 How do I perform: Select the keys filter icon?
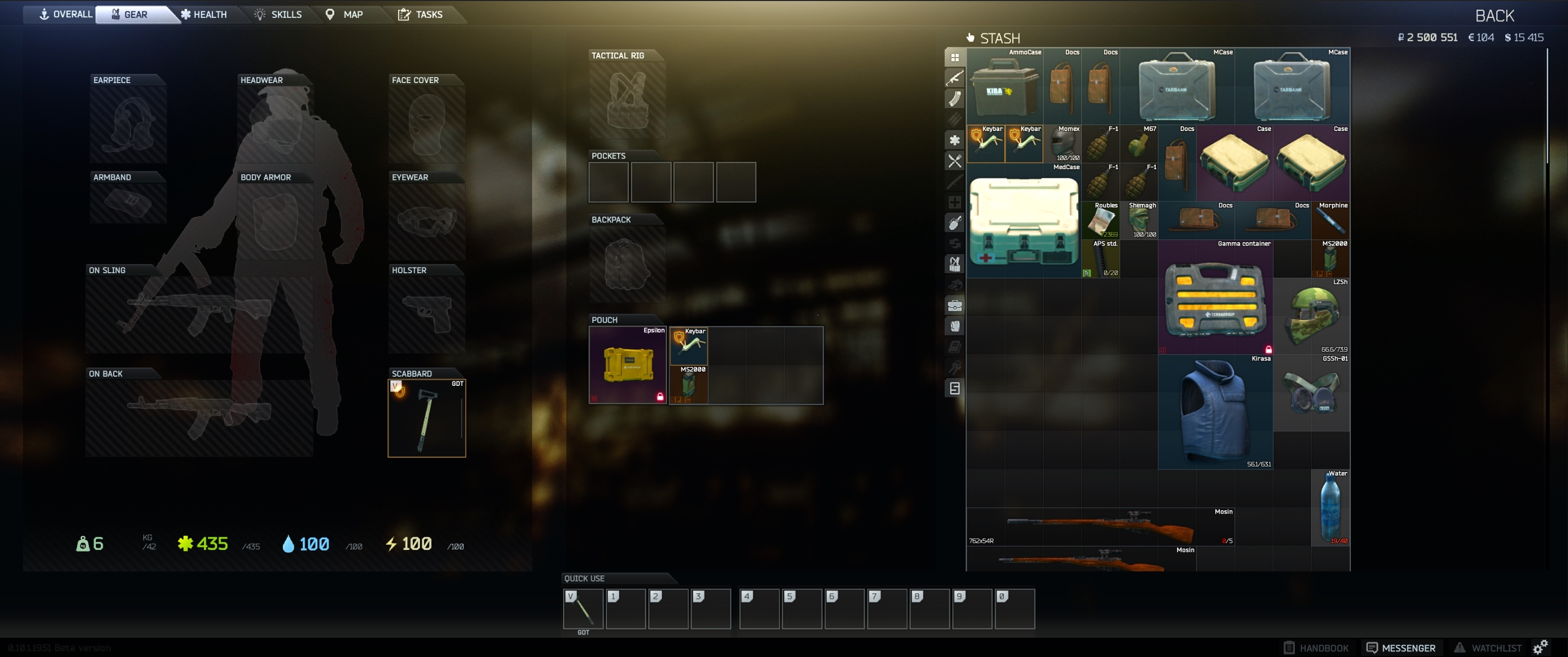click(955, 368)
